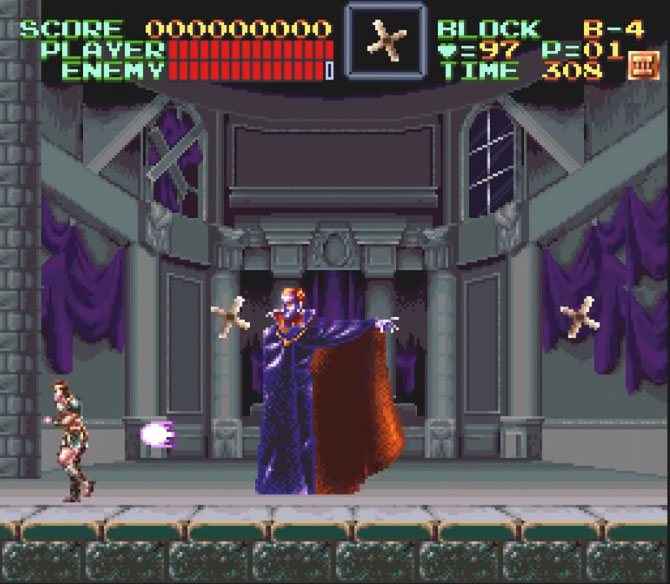The width and height of the screenshot is (670, 584).
Task: Select the cross boomerang sub-weapon box
Action: point(385,40)
